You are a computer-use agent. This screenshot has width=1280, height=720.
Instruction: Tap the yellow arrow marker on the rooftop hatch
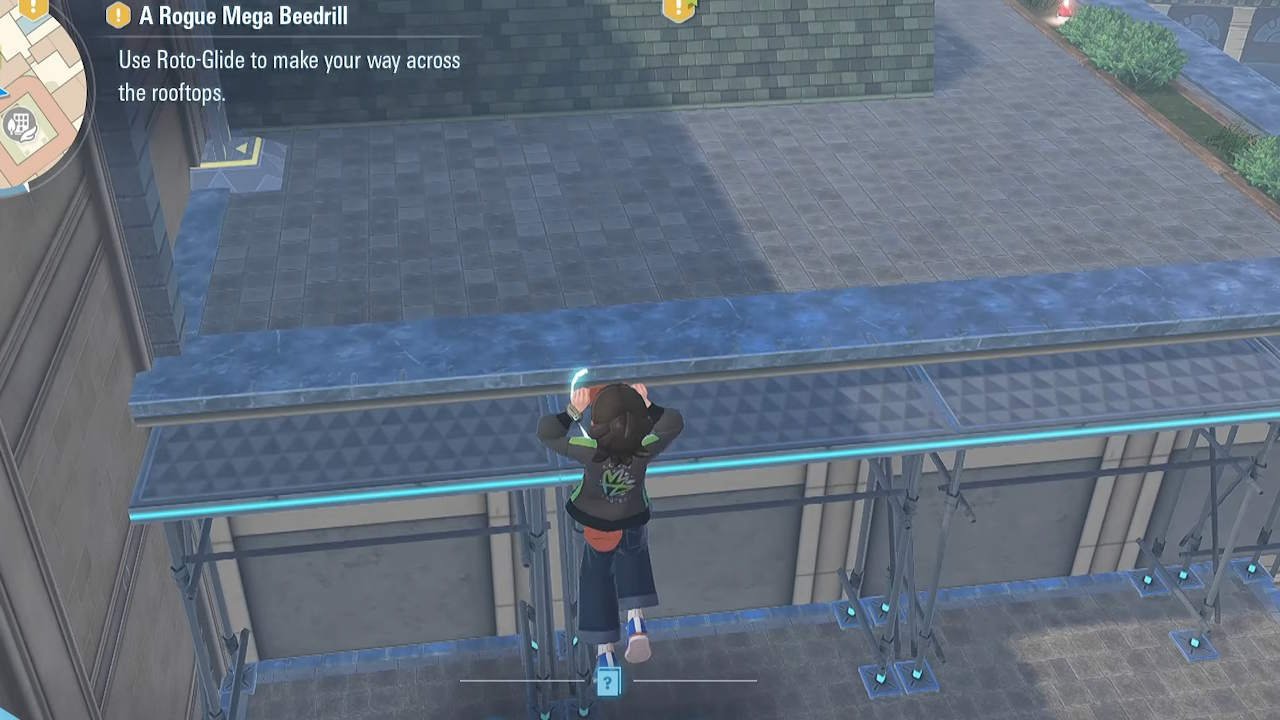coord(240,148)
